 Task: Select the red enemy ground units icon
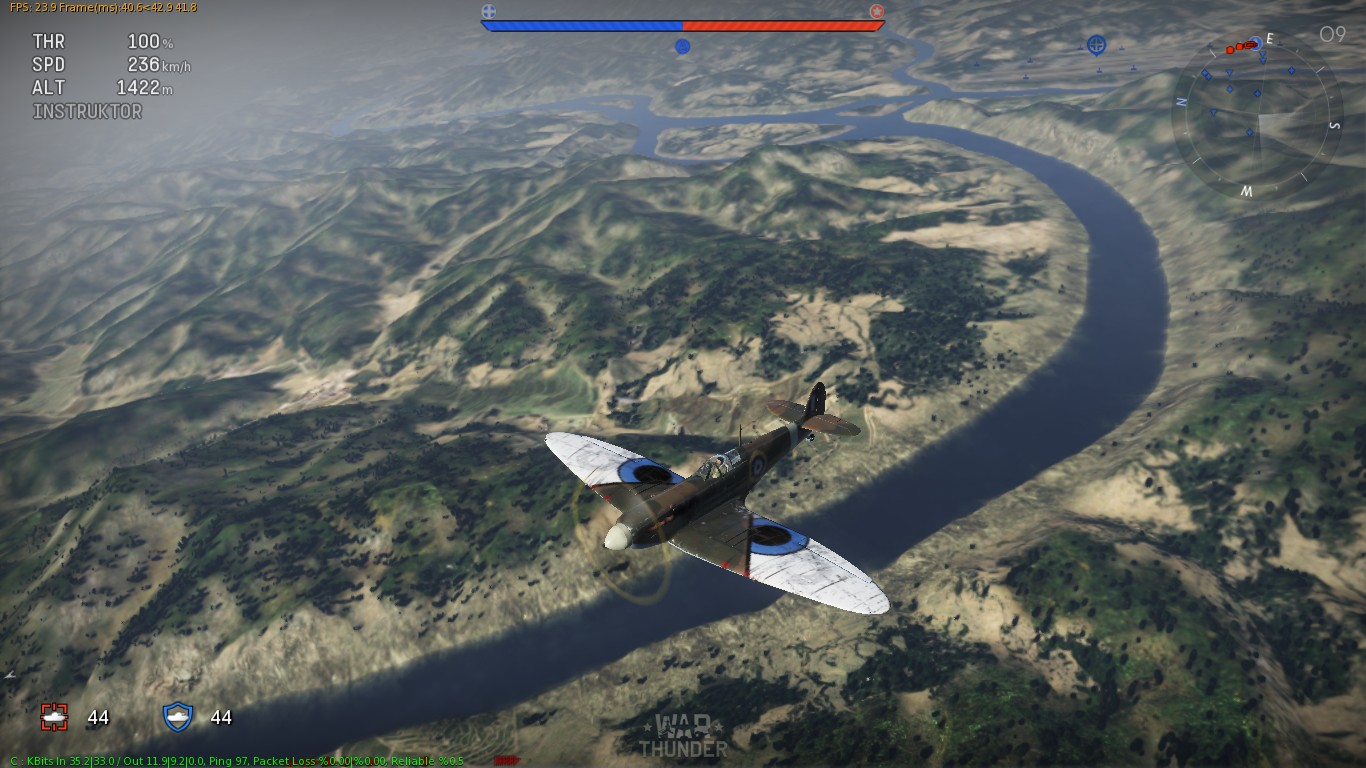tap(54, 716)
